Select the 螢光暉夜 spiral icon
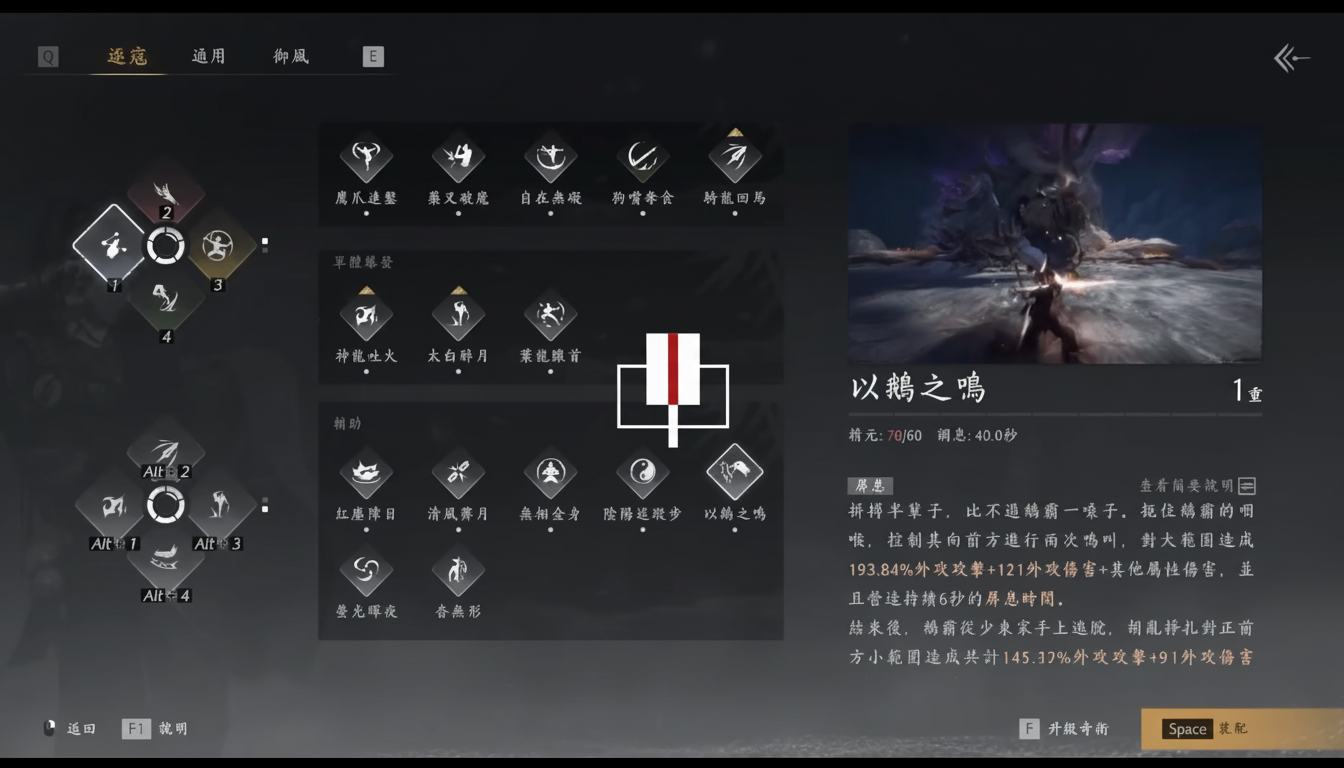The width and height of the screenshot is (1344, 768). click(365, 573)
